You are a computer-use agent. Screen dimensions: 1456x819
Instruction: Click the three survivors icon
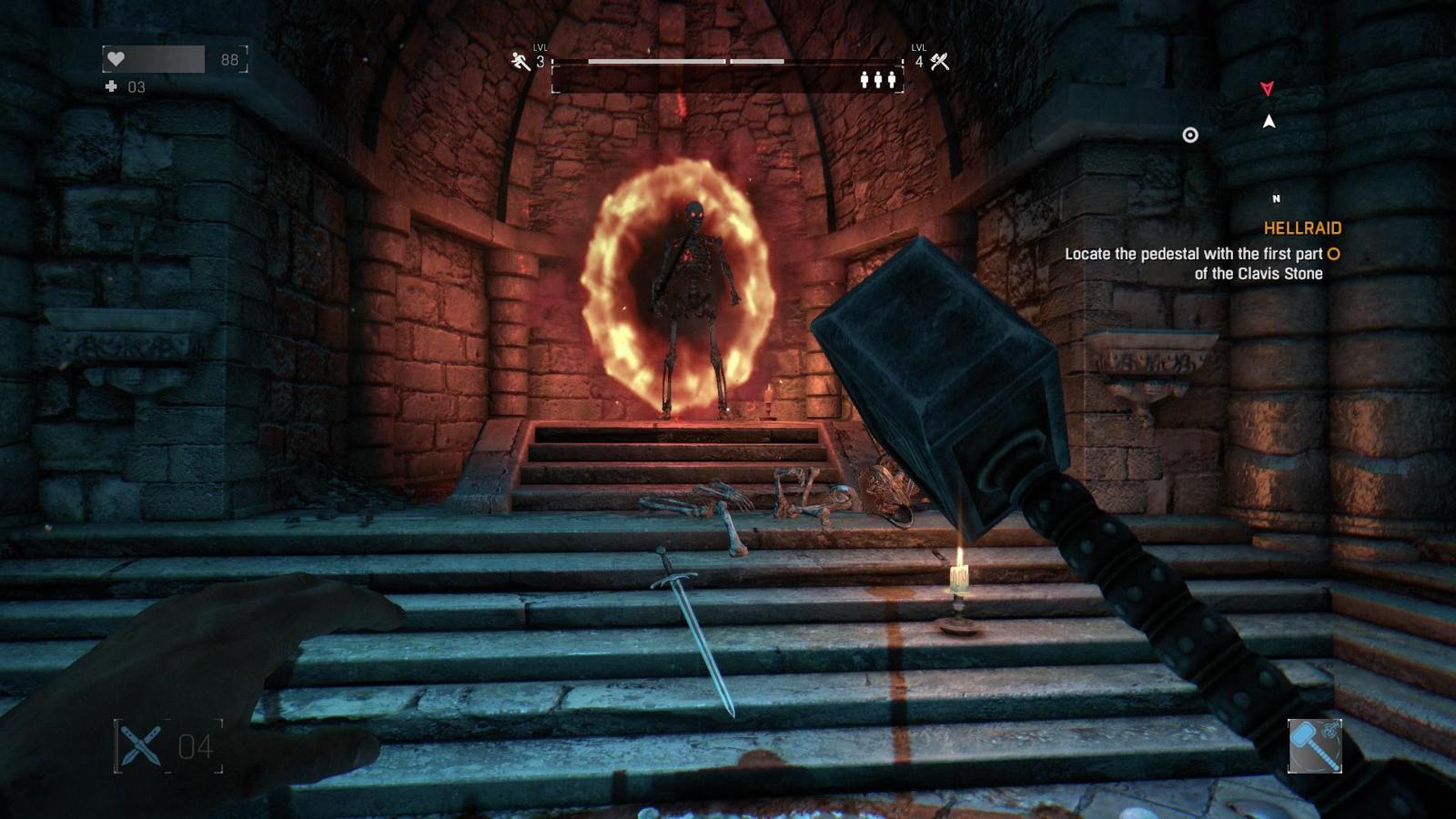[x=878, y=80]
